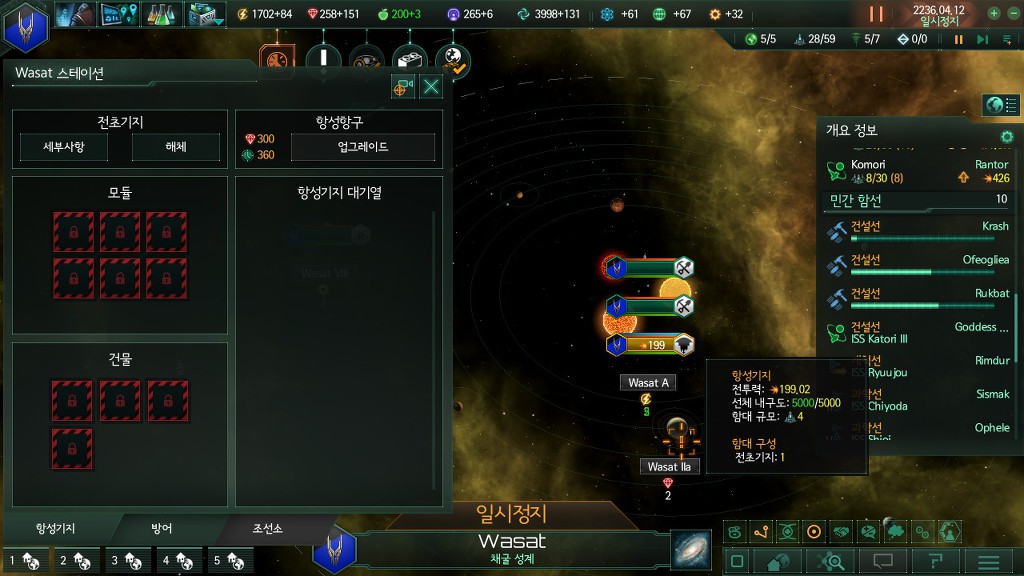Close the Wasat station panel
This screenshot has height=576, width=1024.
(431, 87)
